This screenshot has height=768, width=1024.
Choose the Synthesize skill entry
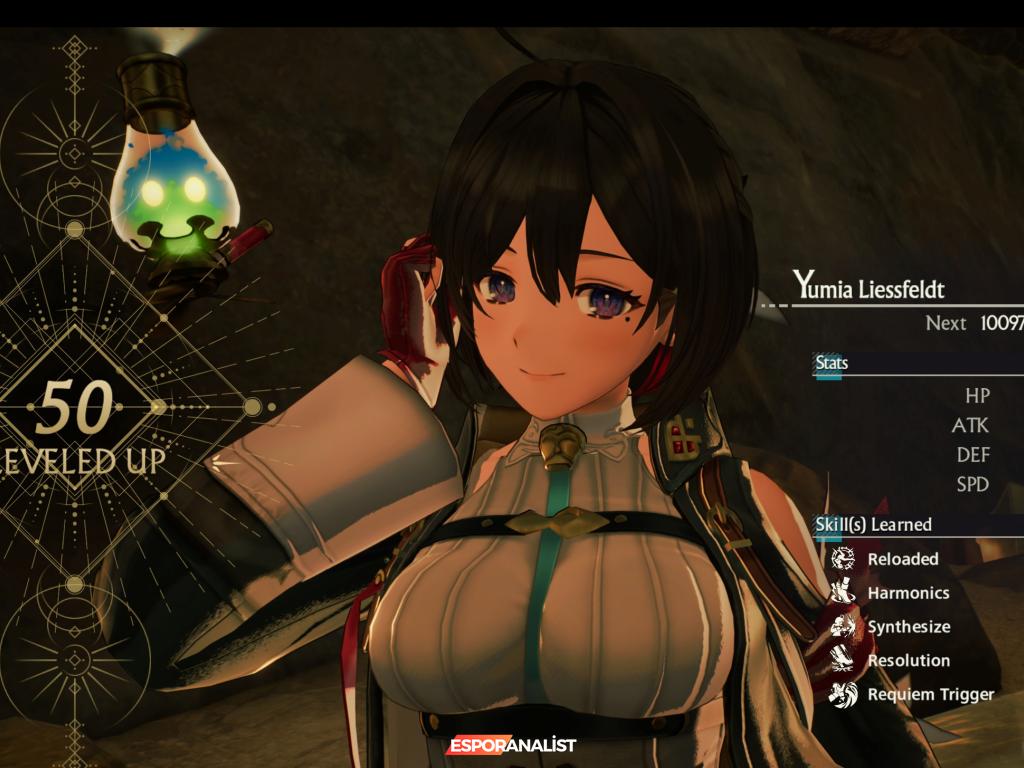(908, 627)
